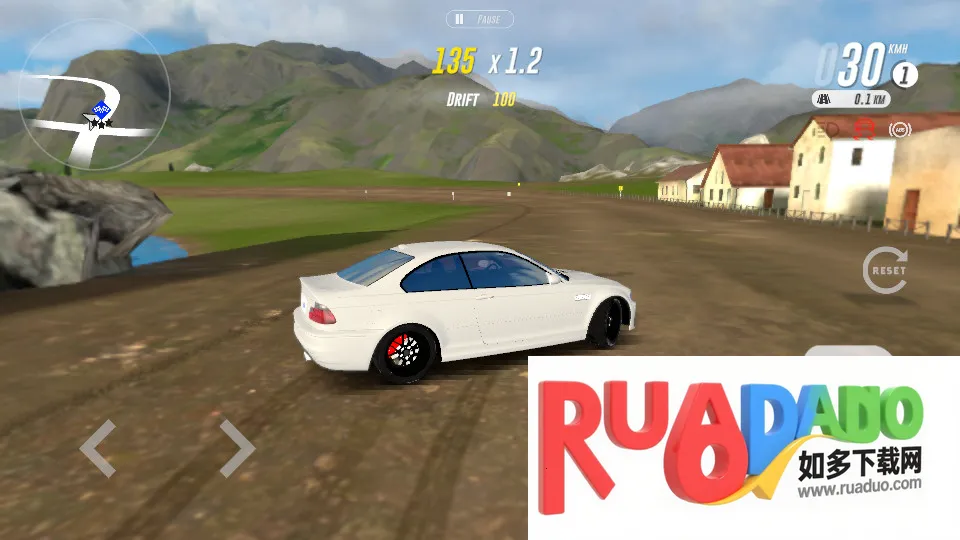
Task: Open the circular minimap
Action: [96, 95]
